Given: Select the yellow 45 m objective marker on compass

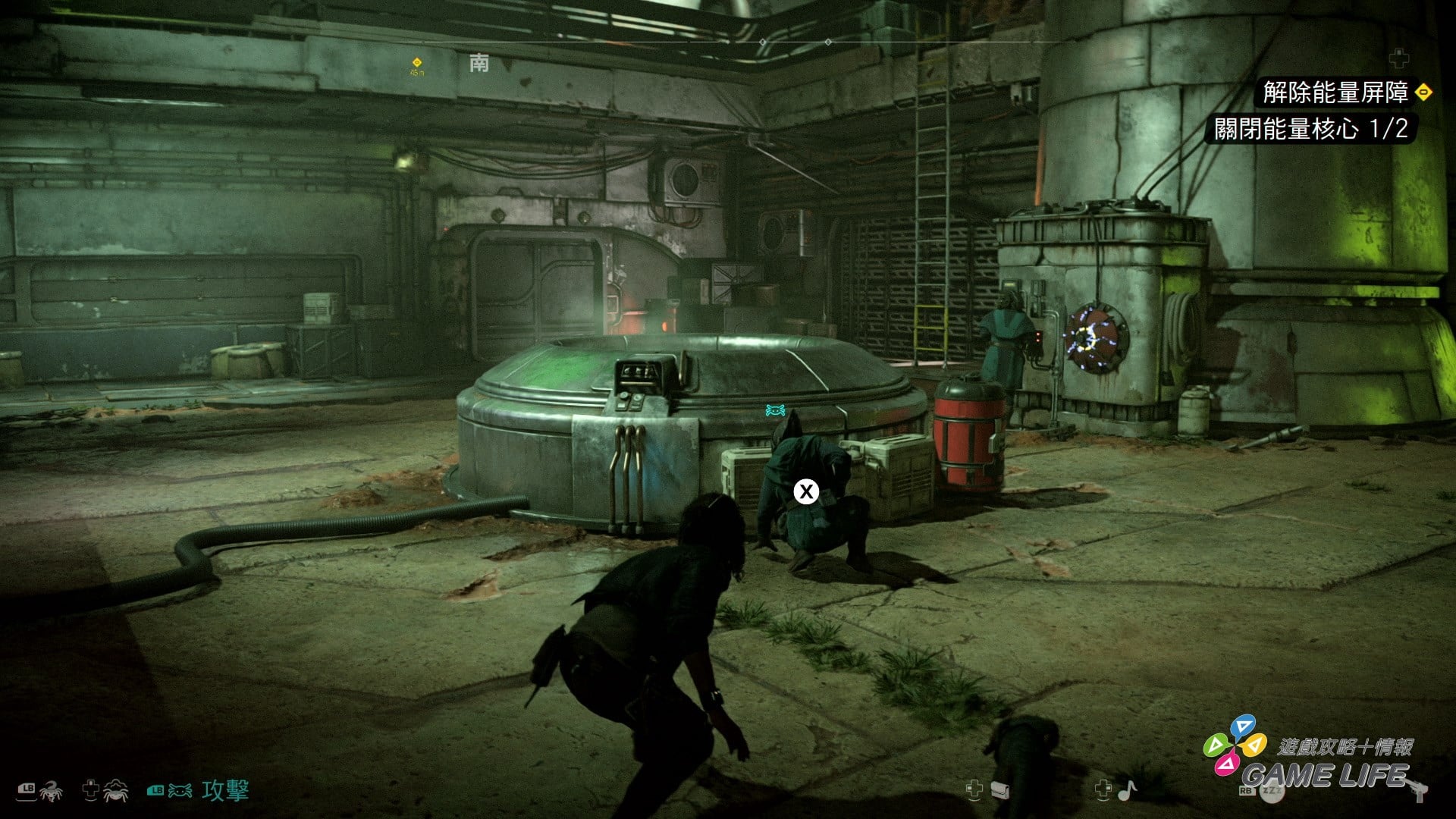Looking at the screenshot, I should (x=416, y=63).
